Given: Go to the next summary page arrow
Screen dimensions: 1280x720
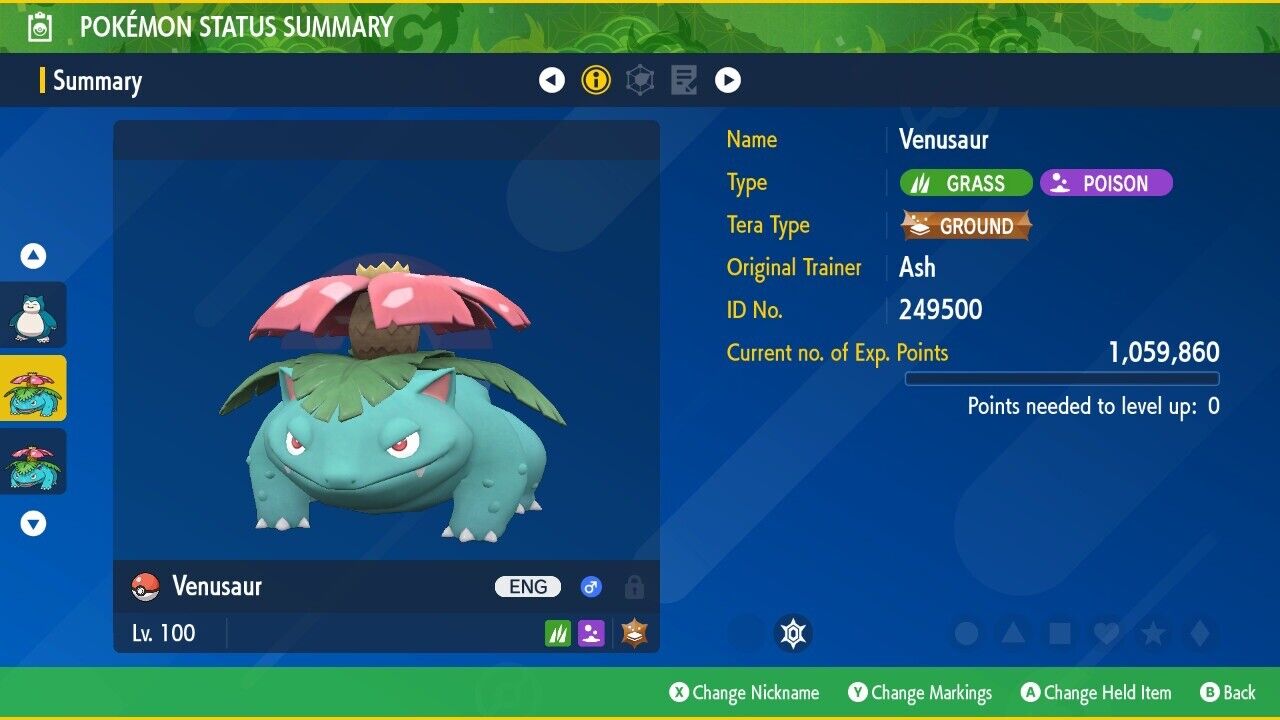Looking at the screenshot, I should point(728,80).
